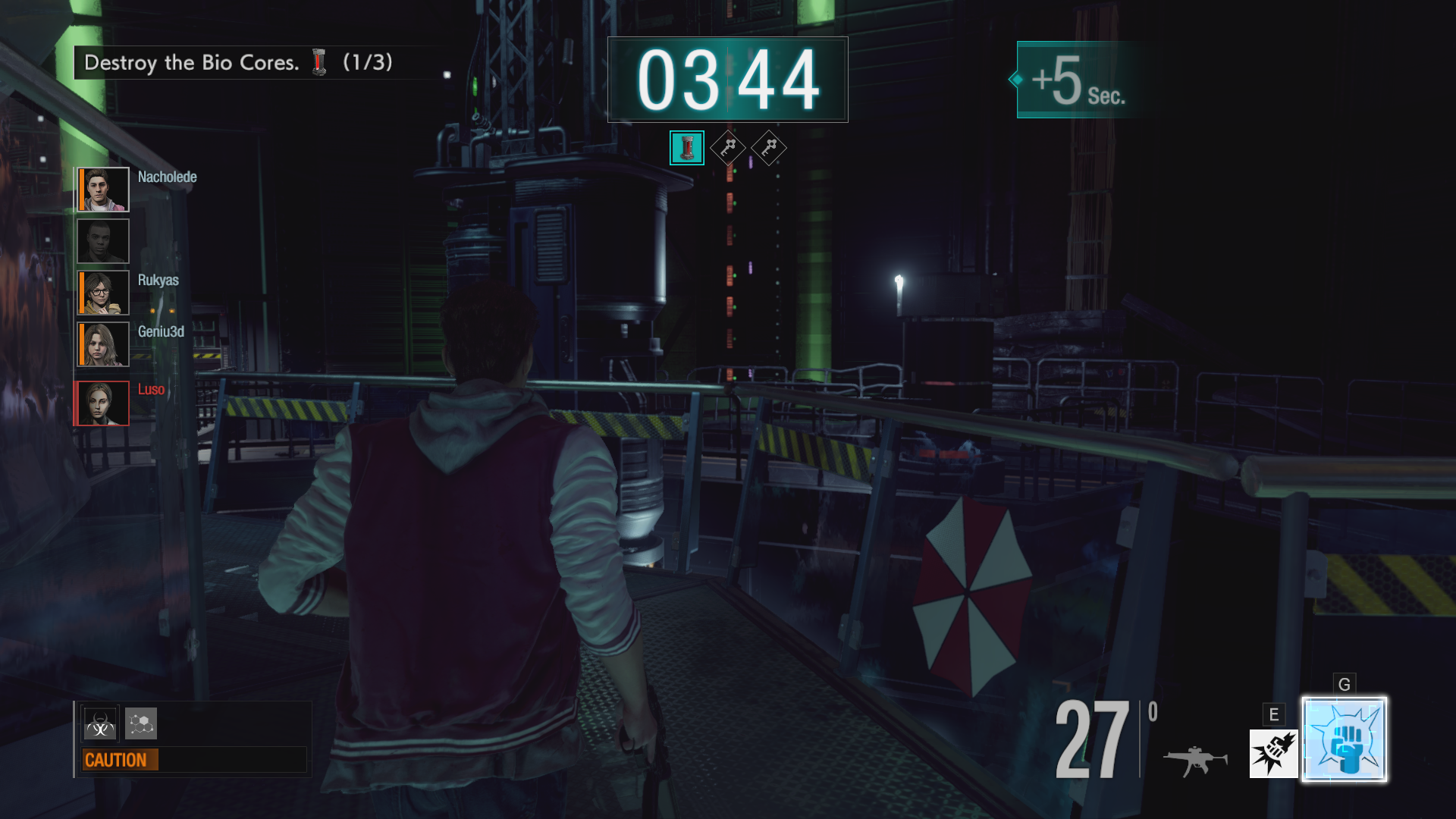This screenshot has width=1456, height=819.
Task: Select Rukyas's portrait with glasses
Action: point(103,293)
